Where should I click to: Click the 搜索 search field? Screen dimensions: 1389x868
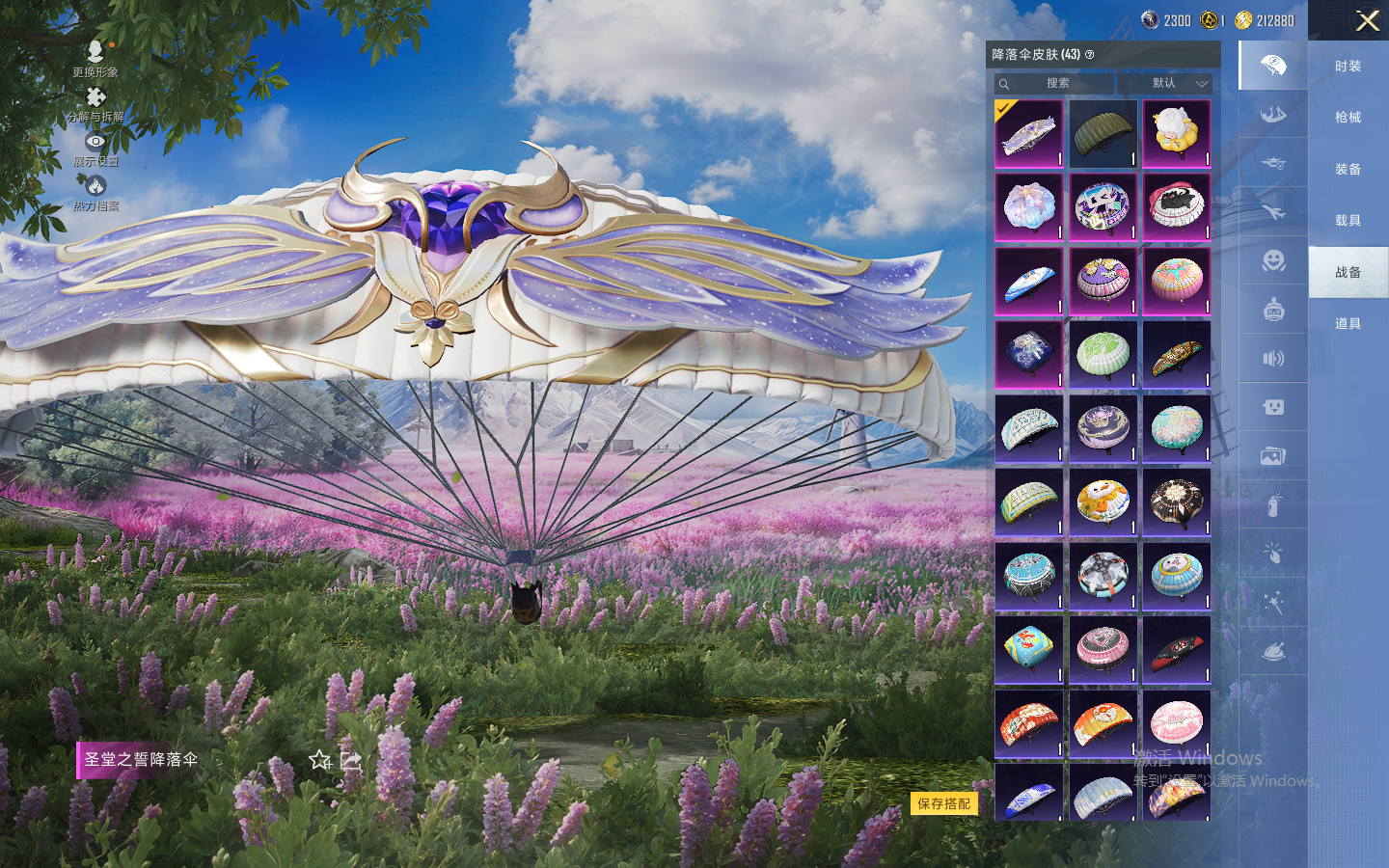1057,84
